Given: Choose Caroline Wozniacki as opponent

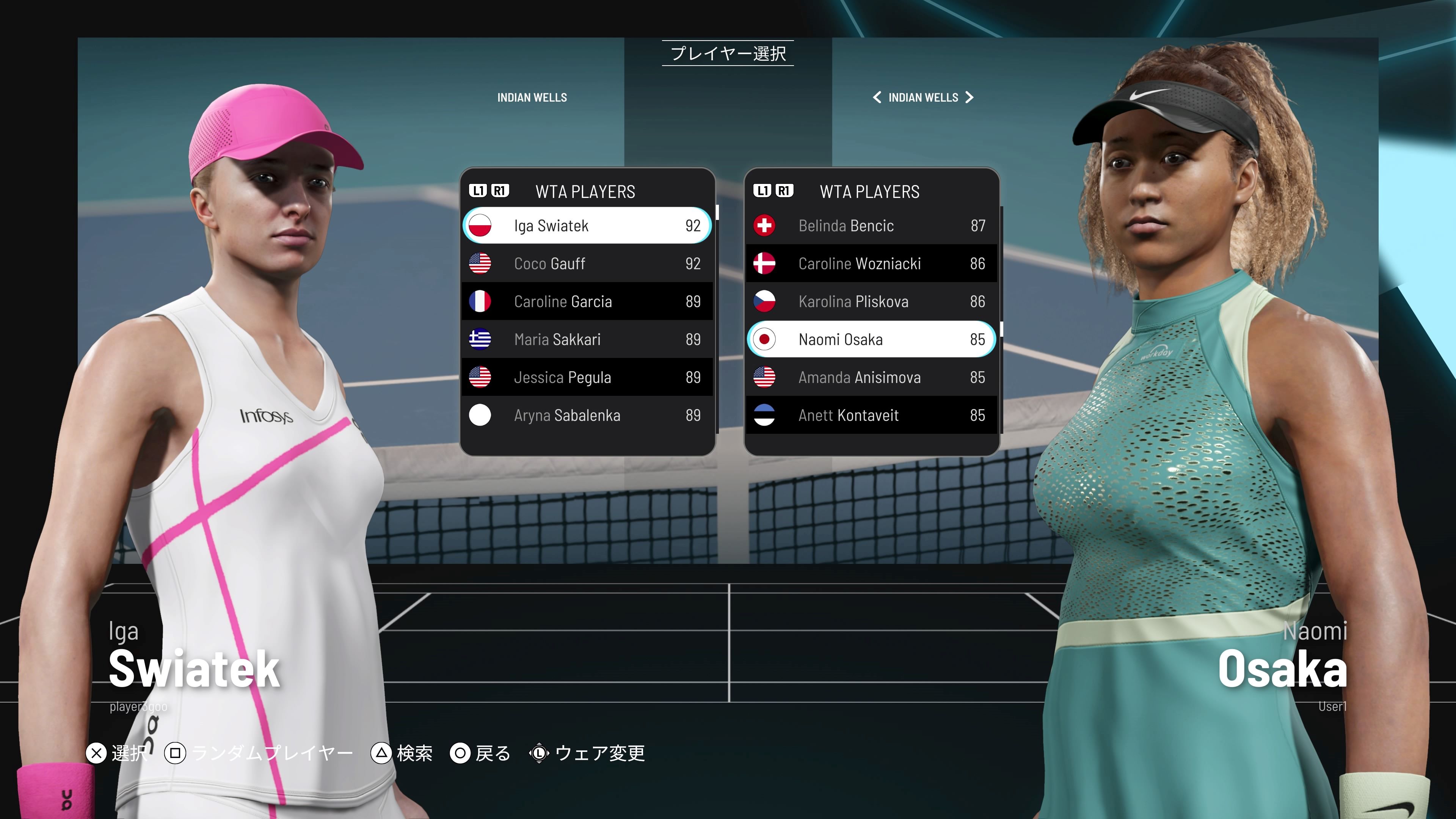Looking at the screenshot, I should 871,264.
